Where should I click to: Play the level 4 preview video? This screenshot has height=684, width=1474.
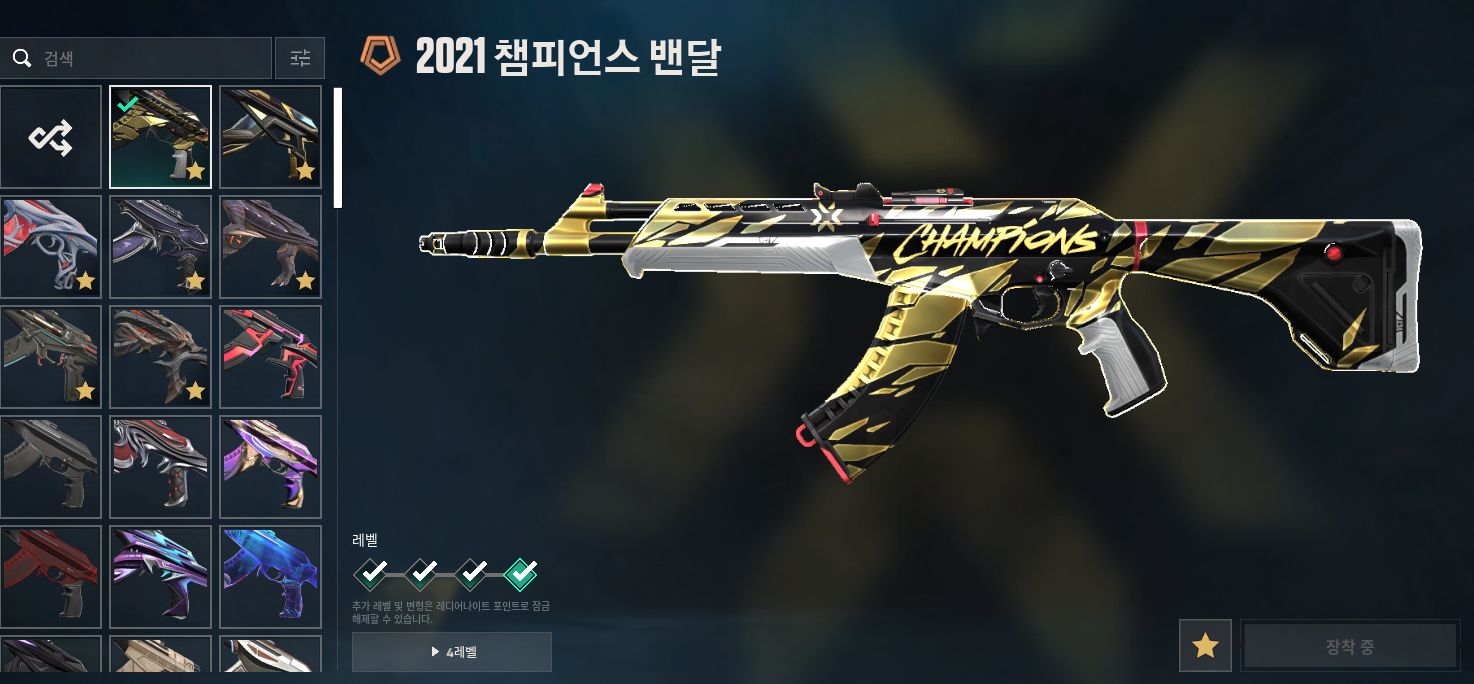(452, 652)
